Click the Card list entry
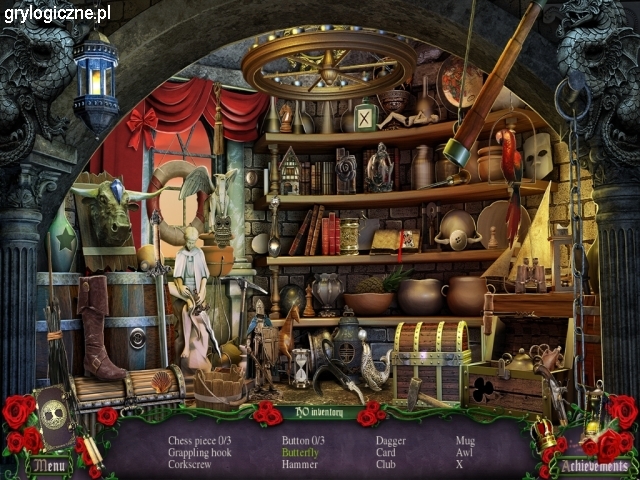640x480 pixels. 387,452
